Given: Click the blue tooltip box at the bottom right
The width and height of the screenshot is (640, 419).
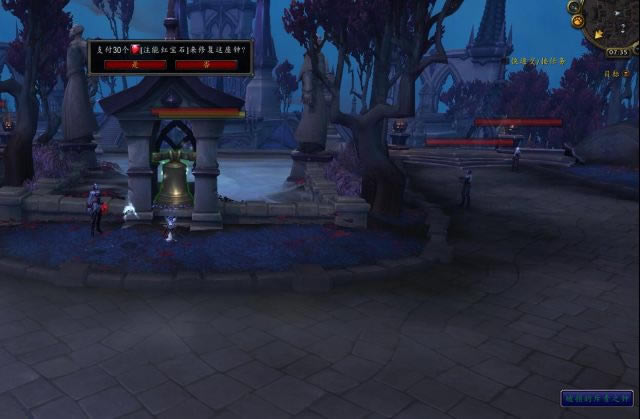Looking at the screenshot, I should pyautogui.click(x=596, y=398).
